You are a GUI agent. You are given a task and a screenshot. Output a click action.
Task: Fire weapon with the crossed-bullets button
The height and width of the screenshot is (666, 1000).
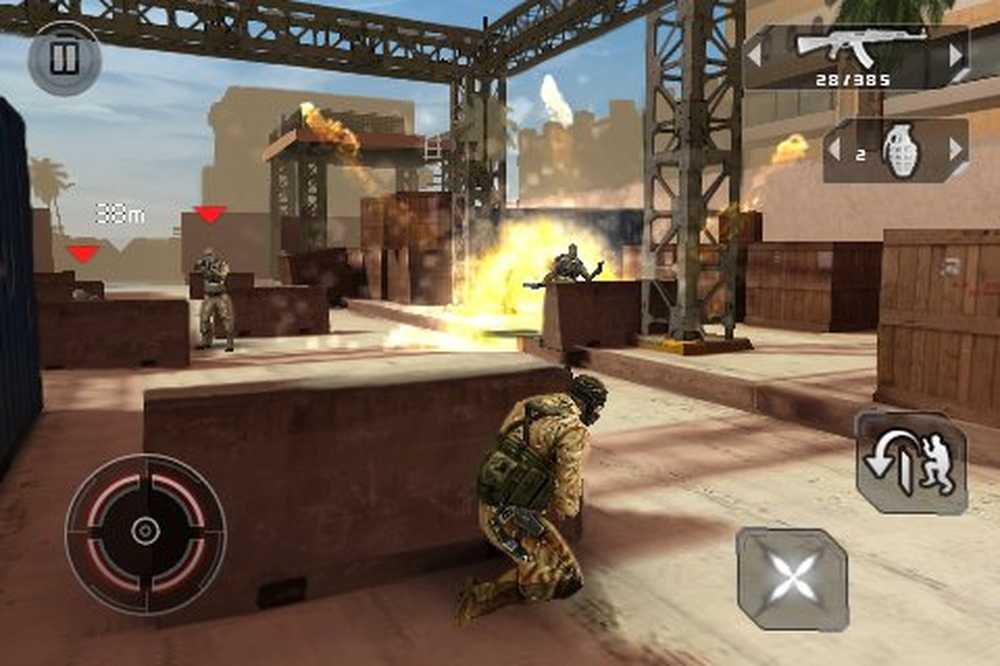pos(792,579)
